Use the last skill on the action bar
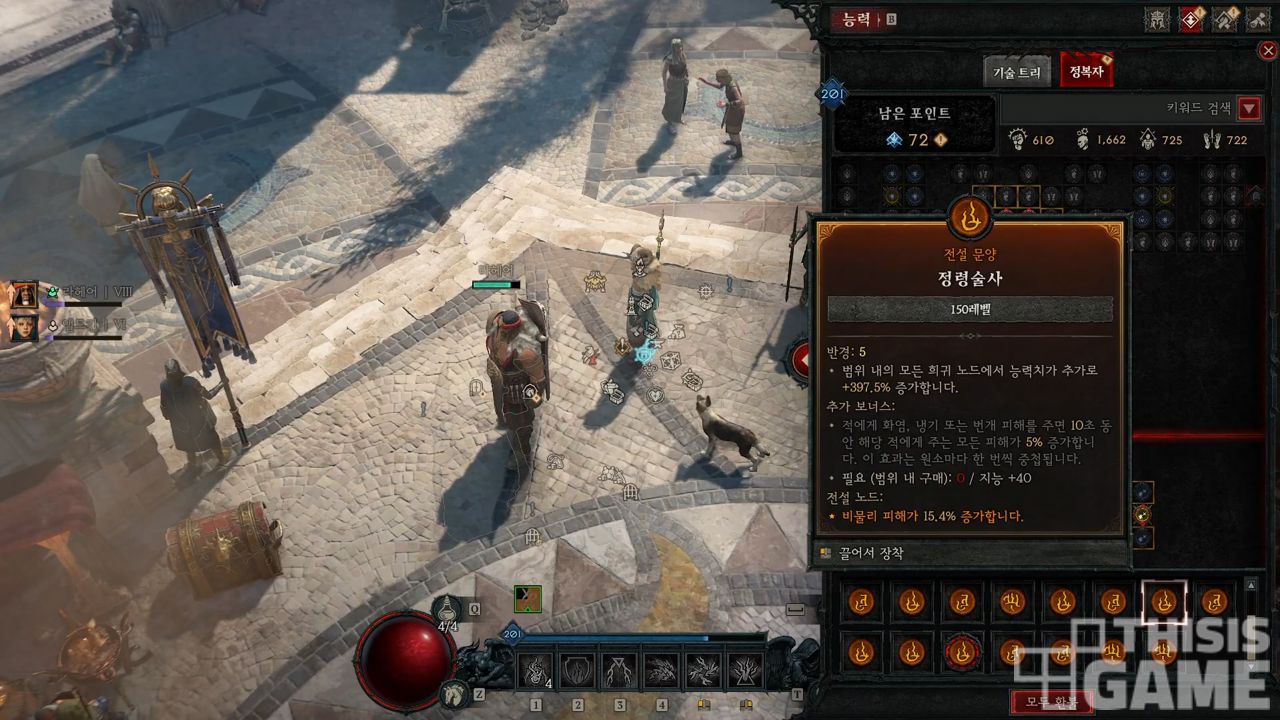Image resolution: width=1280 pixels, height=720 pixels. coord(745,670)
